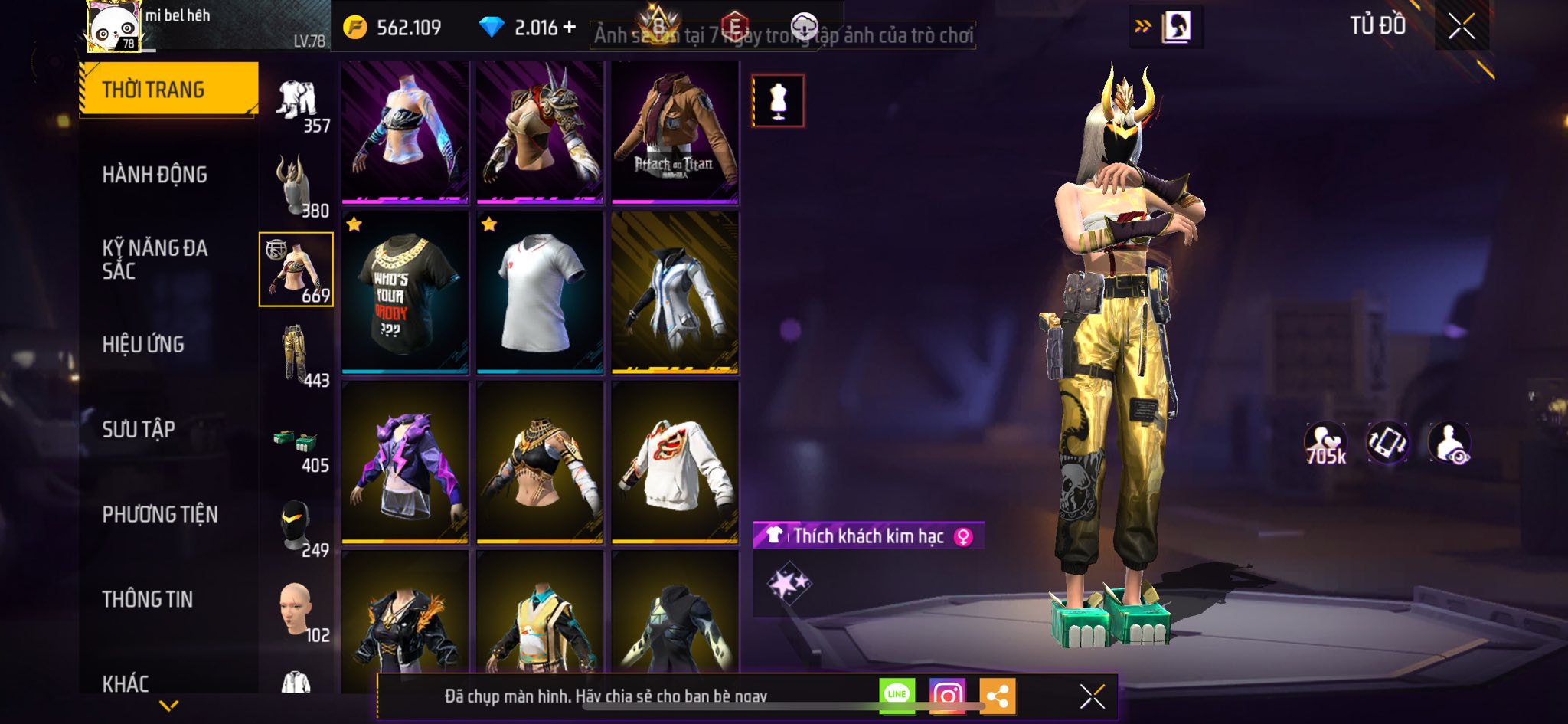Image resolution: width=1568 pixels, height=724 pixels.
Task: Share the screenshot to Instagram
Action: [x=947, y=696]
